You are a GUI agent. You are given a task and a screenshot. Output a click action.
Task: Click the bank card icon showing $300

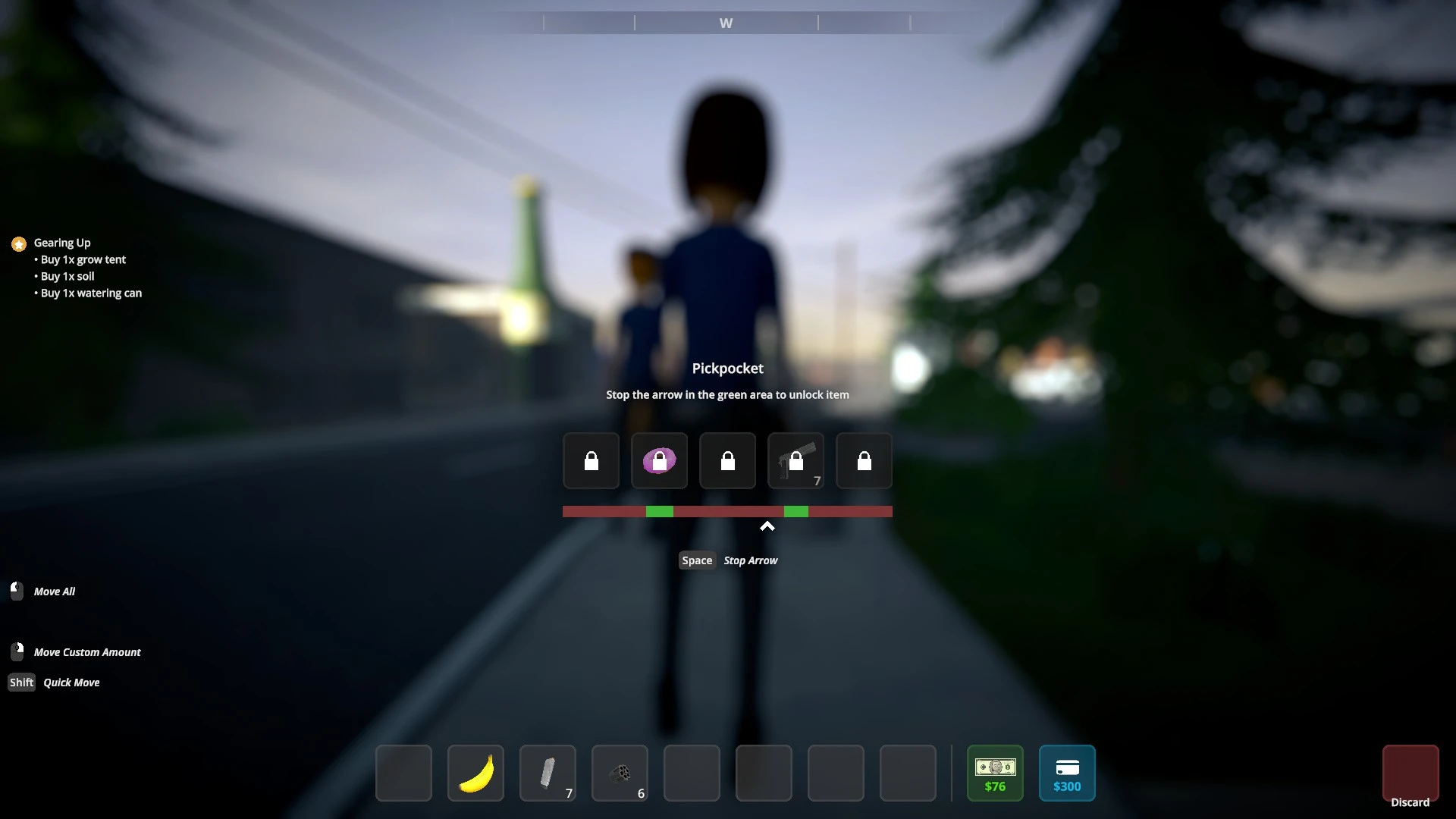coord(1067,773)
